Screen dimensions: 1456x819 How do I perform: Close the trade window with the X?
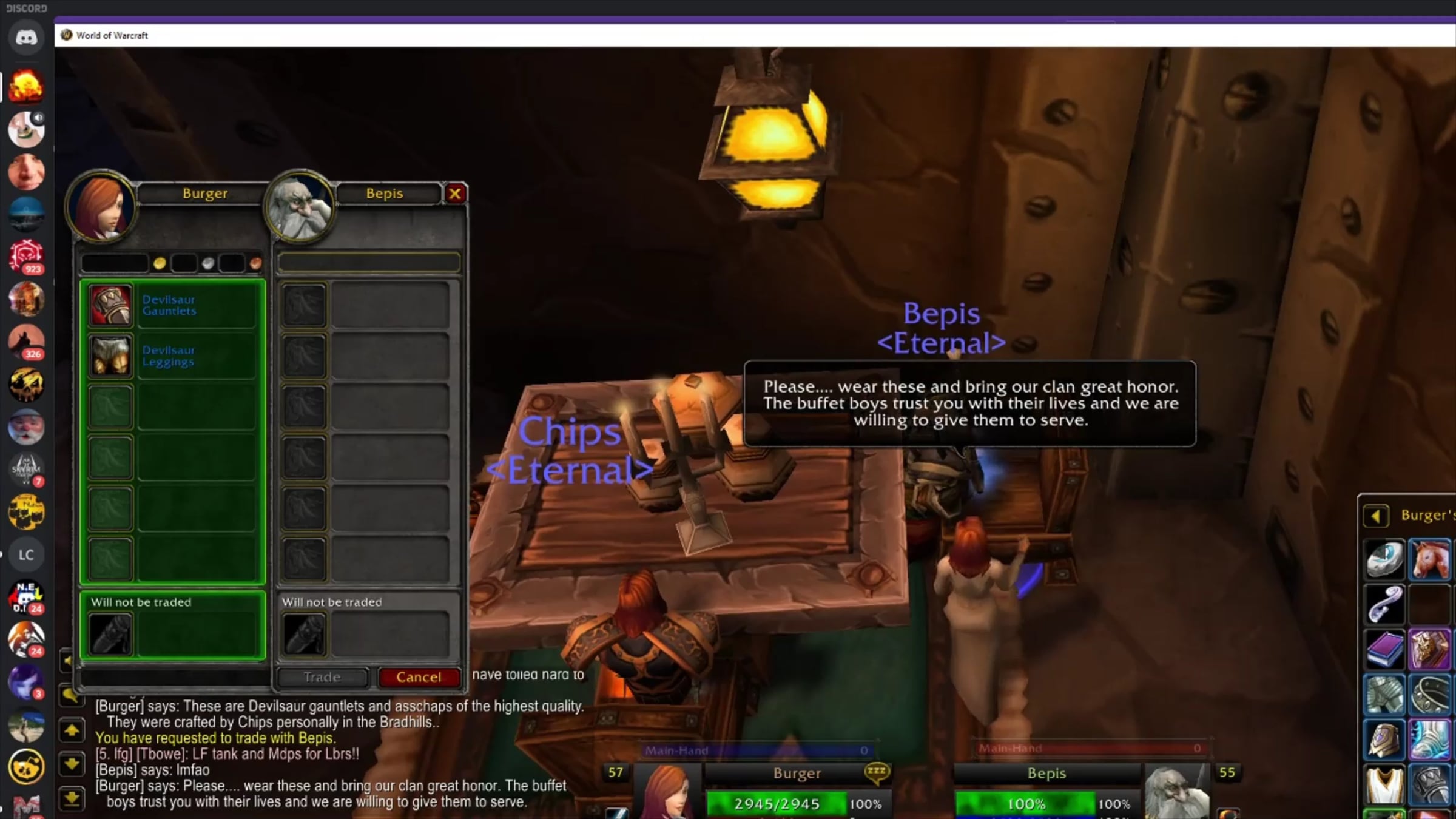pos(455,194)
